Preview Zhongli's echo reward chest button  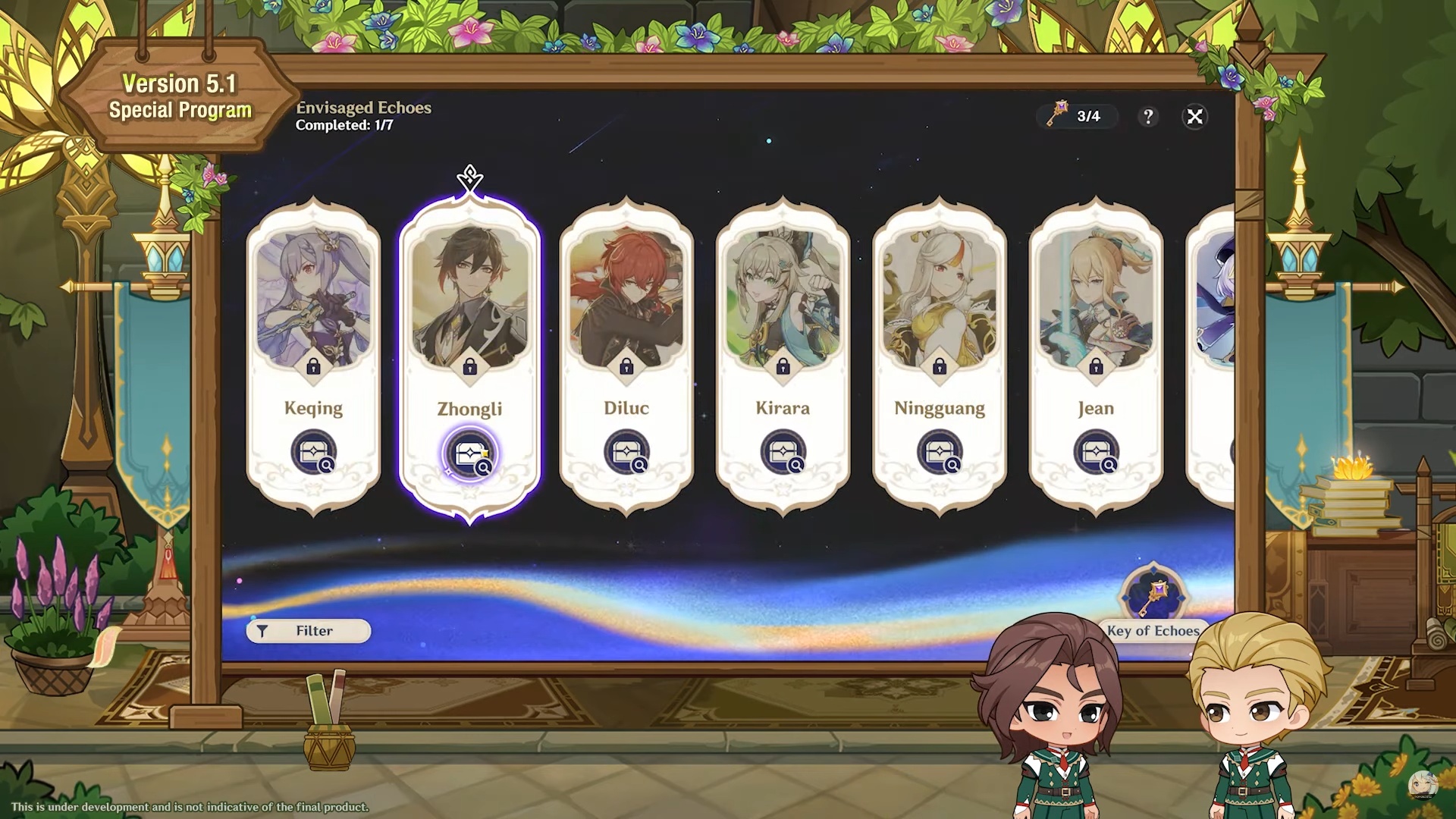[470, 454]
